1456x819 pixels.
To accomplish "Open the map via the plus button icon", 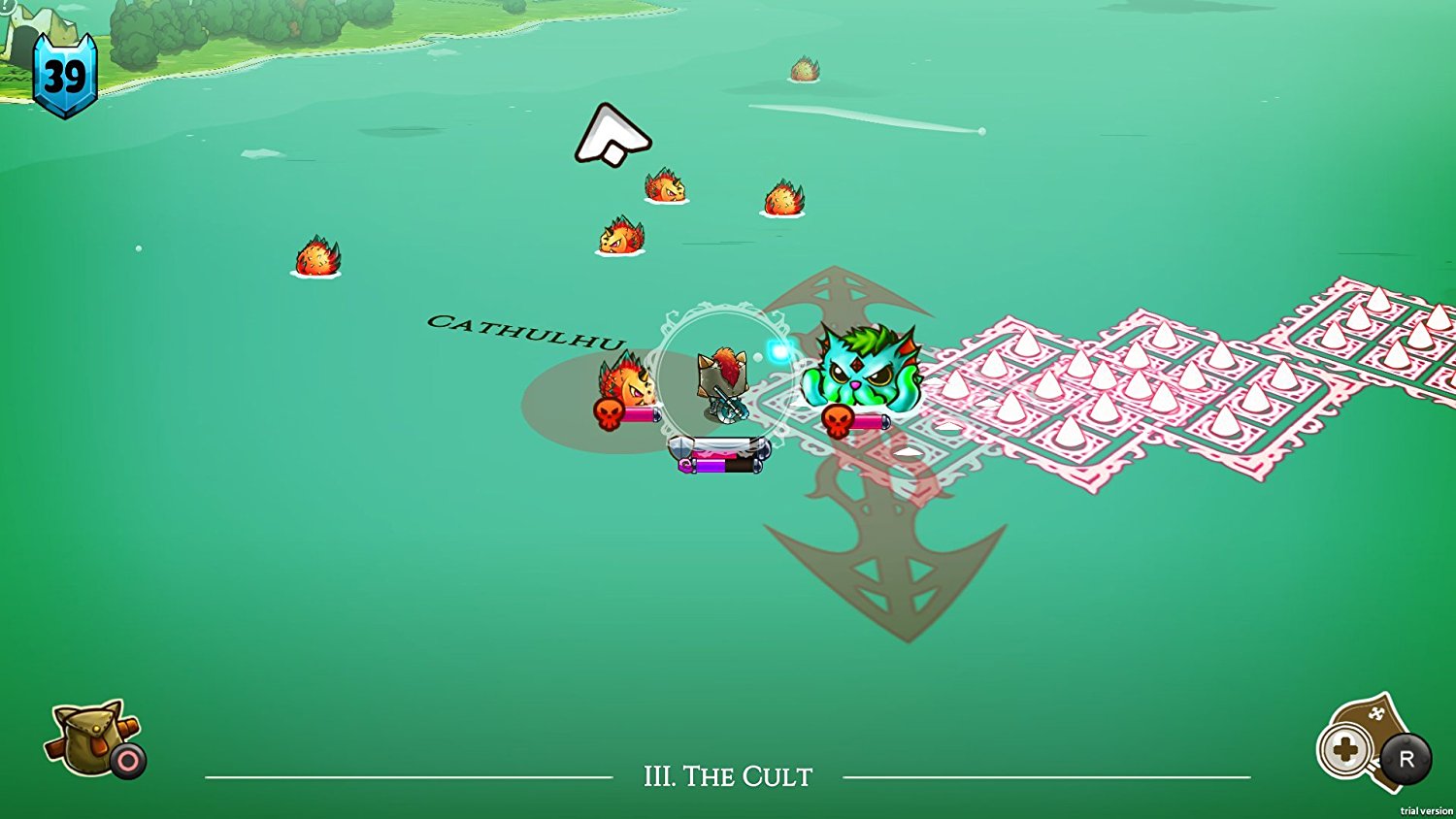I will coord(1347,751).
